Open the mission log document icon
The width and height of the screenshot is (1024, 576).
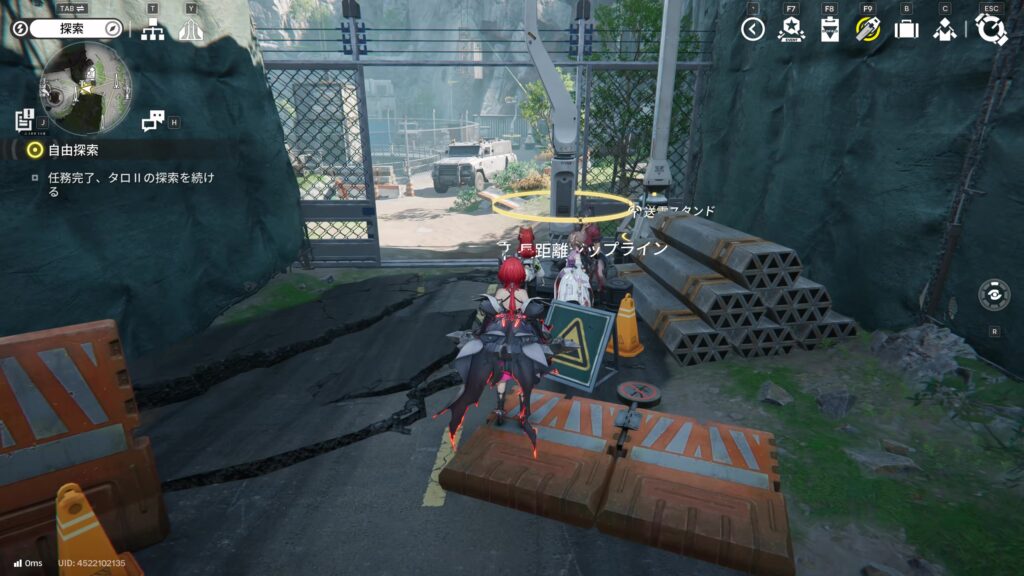(25, 120)
